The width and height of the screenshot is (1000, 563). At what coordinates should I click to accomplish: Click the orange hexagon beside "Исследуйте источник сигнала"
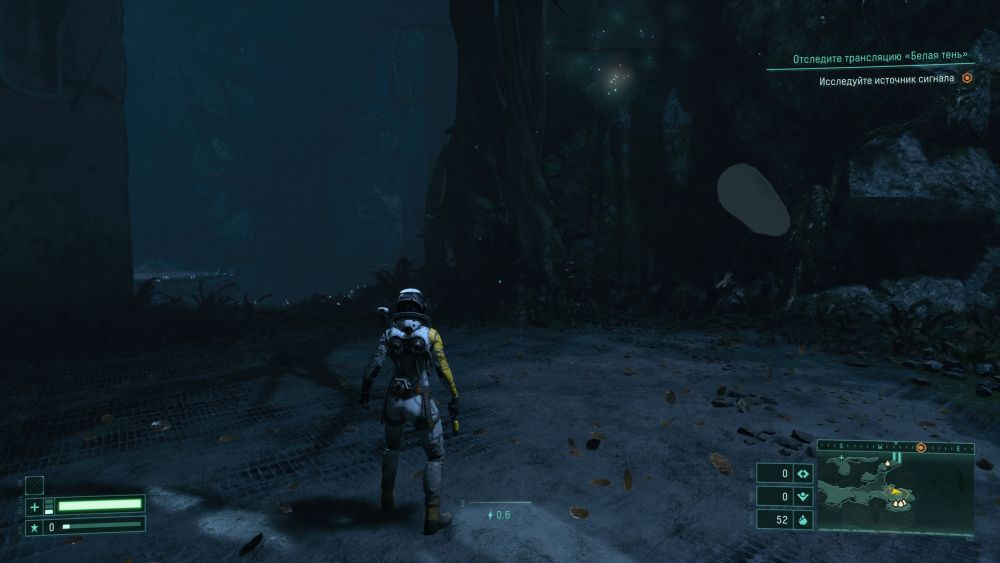[967, 77]
